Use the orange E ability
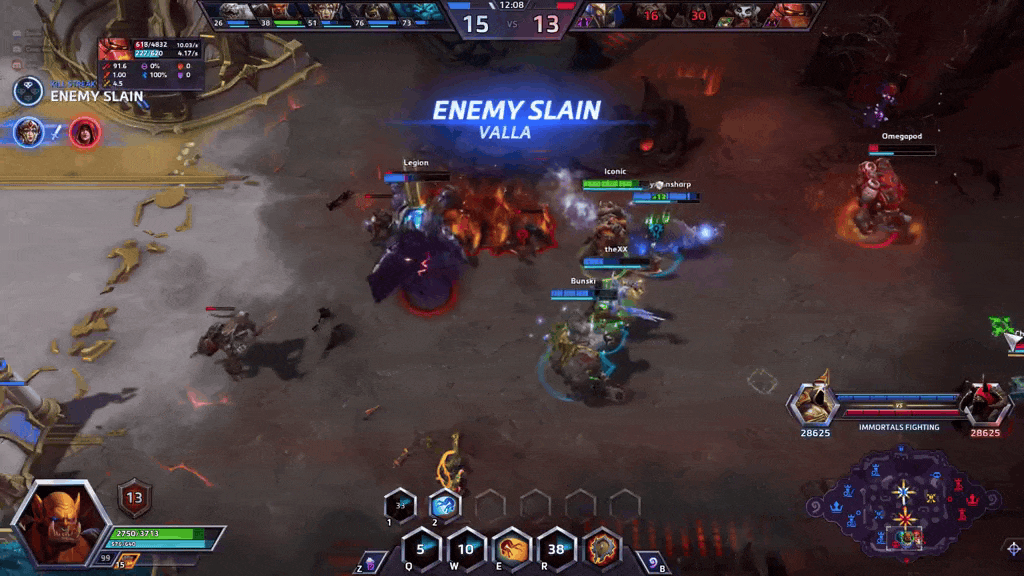Screen dimensions: 1024x576 point(511,548)
